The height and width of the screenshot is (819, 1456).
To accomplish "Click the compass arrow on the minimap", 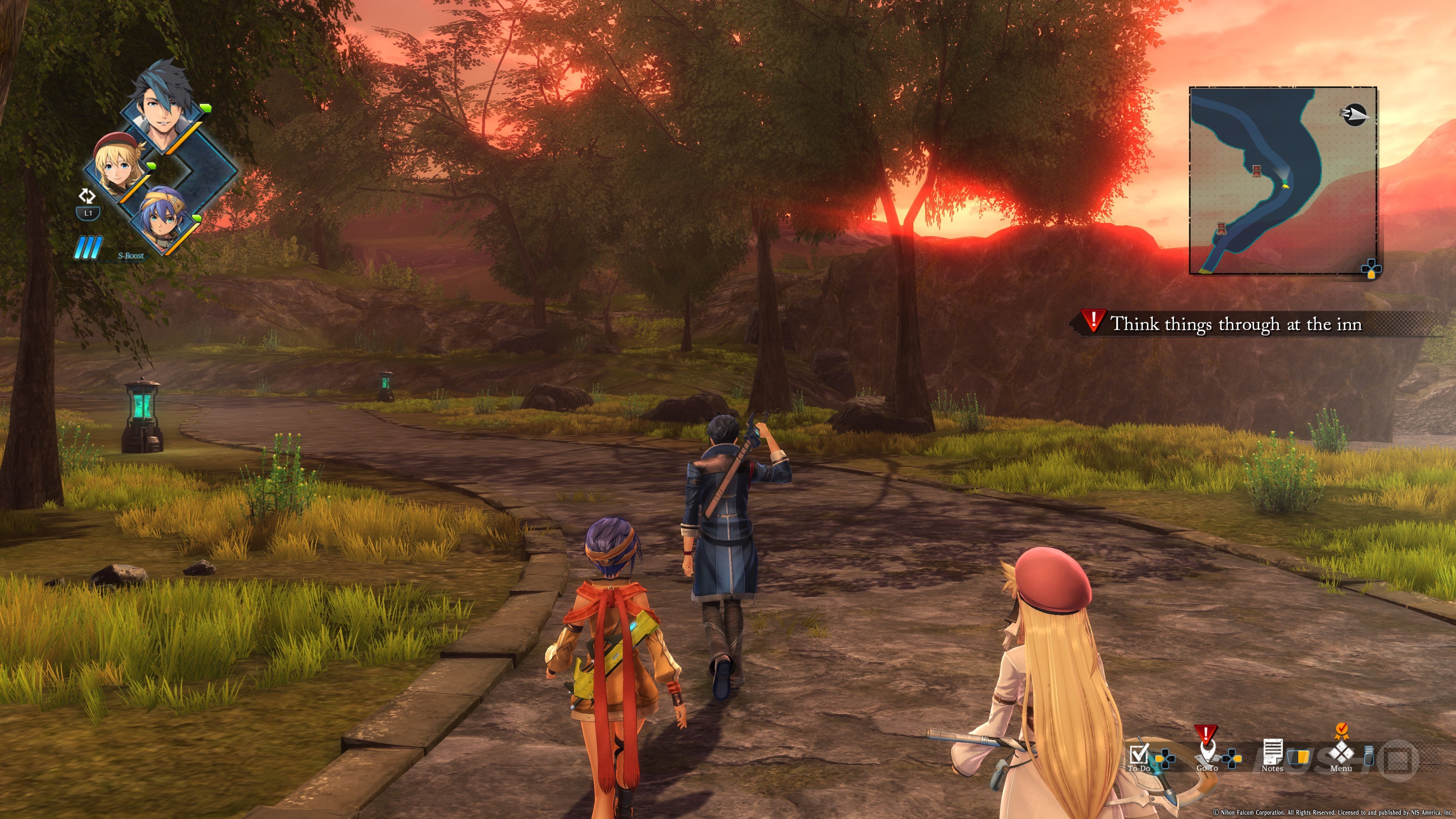I will (1354, 115).
